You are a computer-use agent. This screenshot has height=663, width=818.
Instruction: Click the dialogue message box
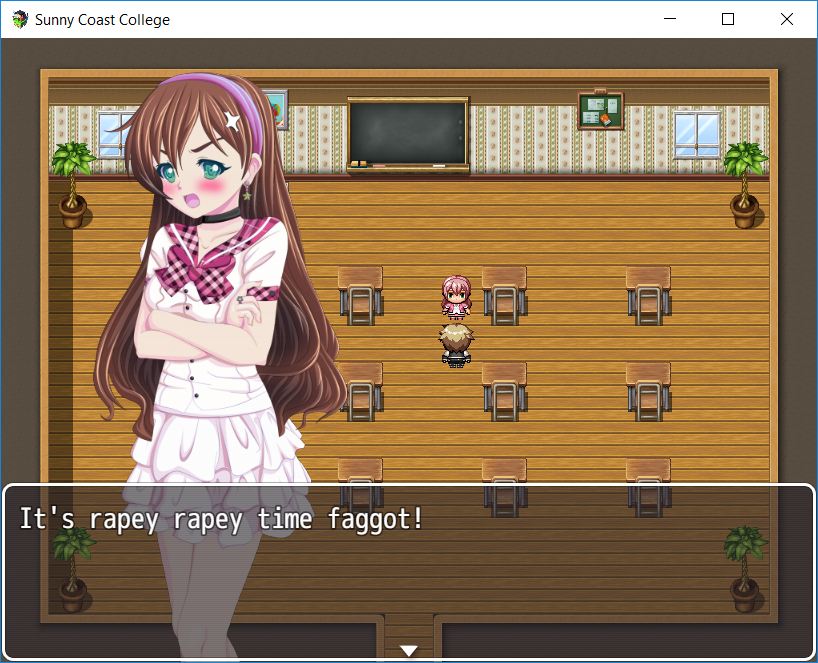tap(408, 571)
